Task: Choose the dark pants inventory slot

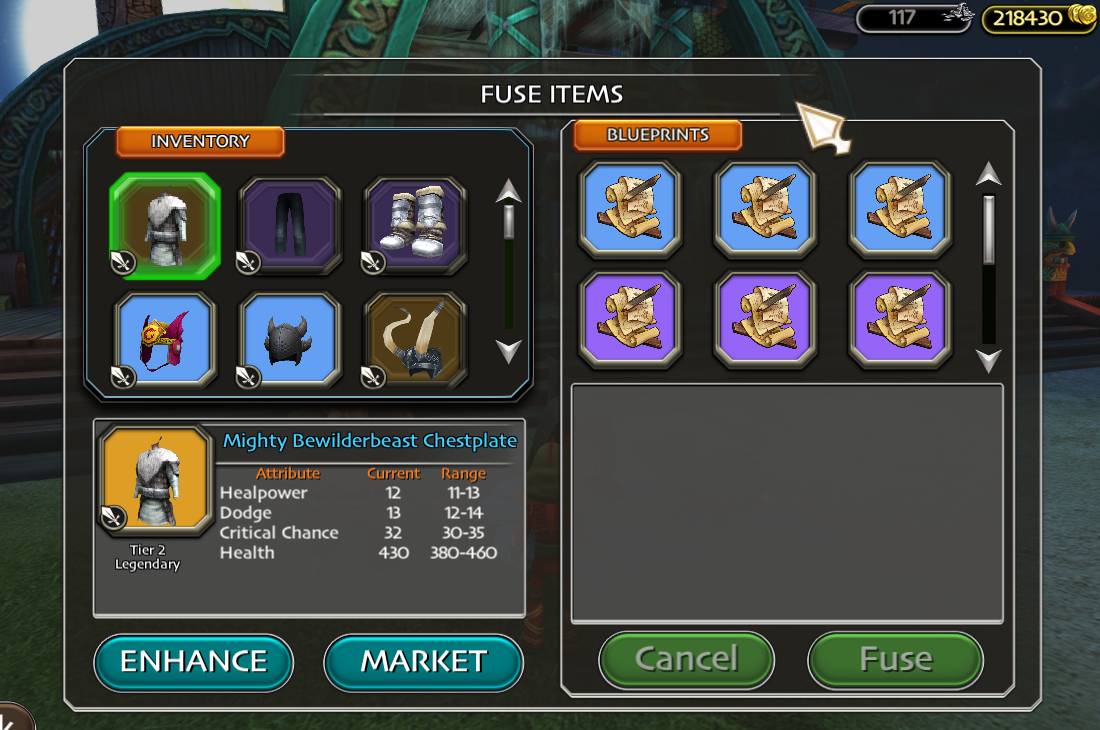Action: tap(290, 225)
